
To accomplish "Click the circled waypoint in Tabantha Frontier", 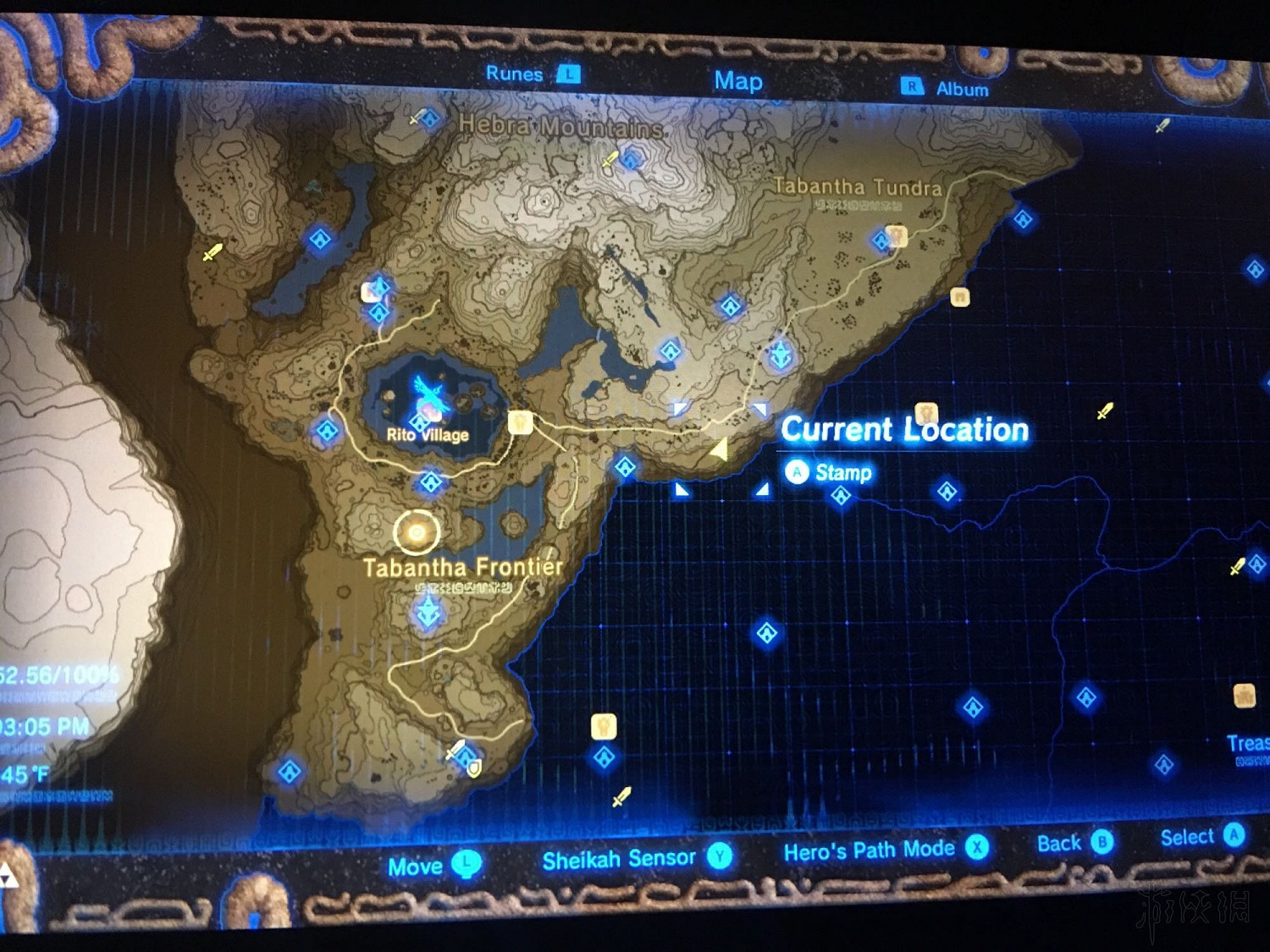I will pos(415,531).
